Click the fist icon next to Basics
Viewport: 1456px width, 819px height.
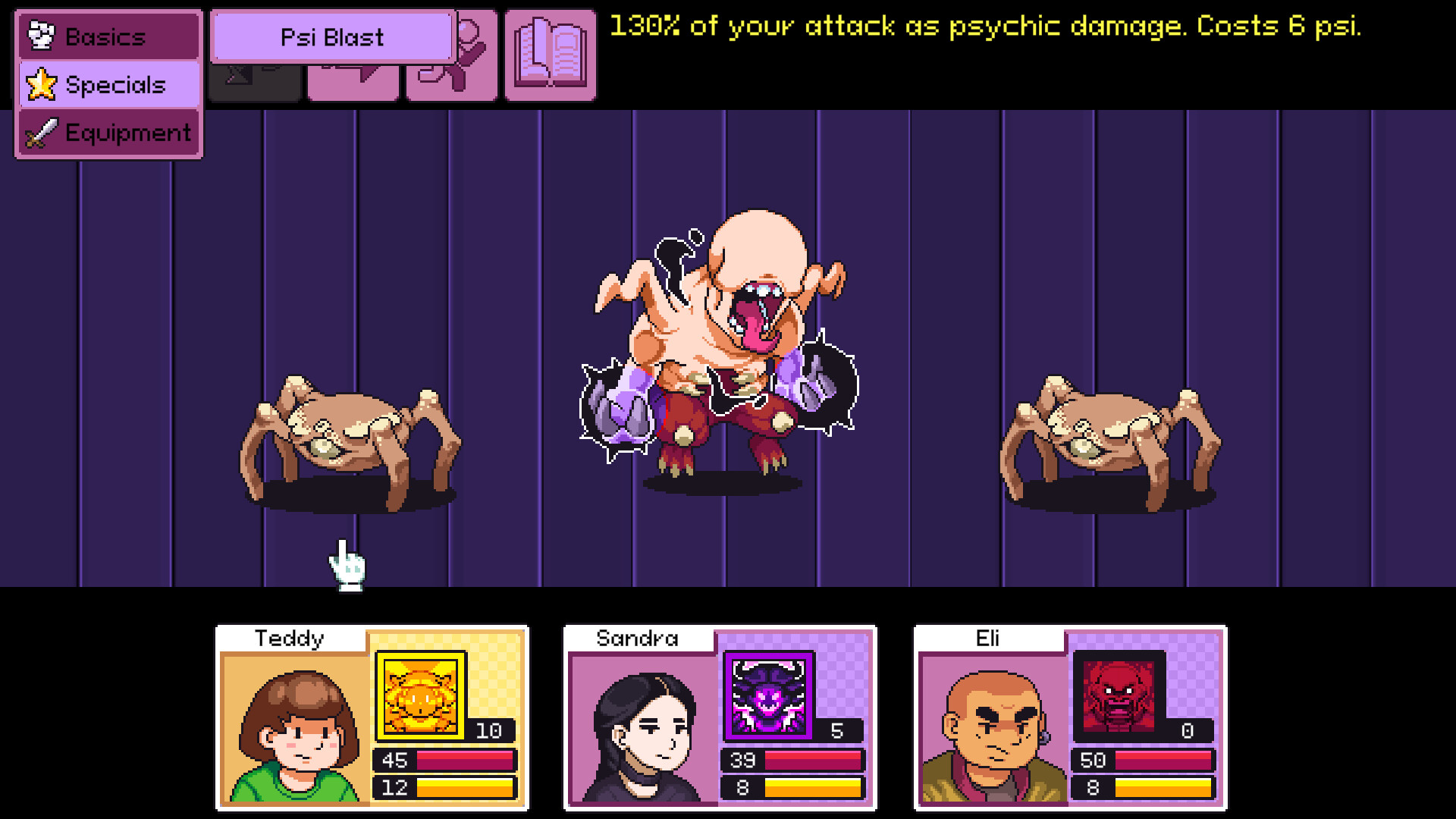pos(41,35)
